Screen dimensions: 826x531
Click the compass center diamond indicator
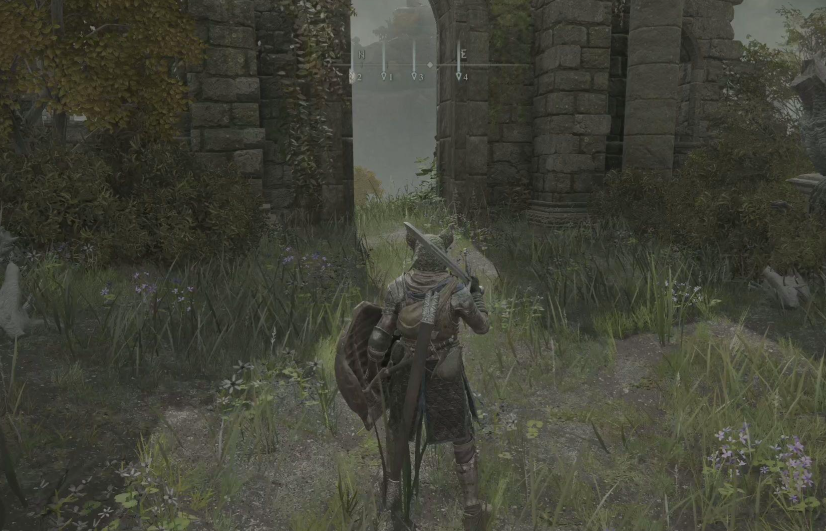430,65
